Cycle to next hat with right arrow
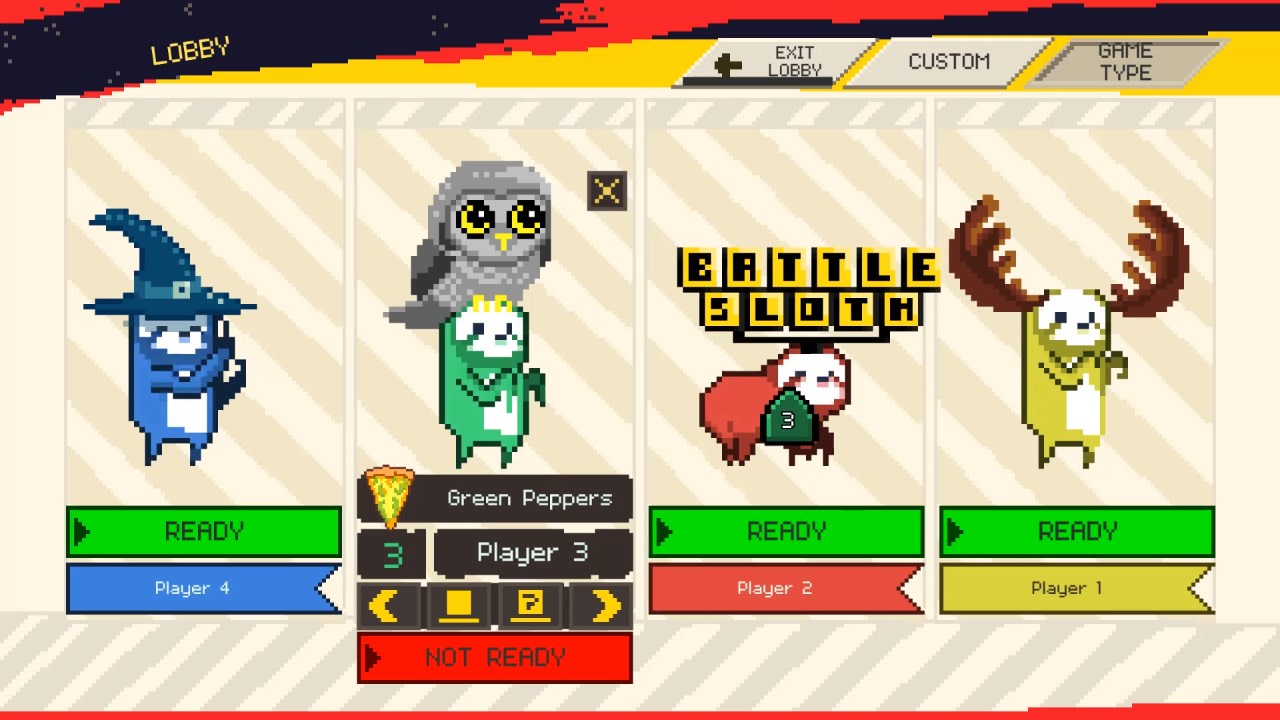The image size is (1280, 720). 601,605
